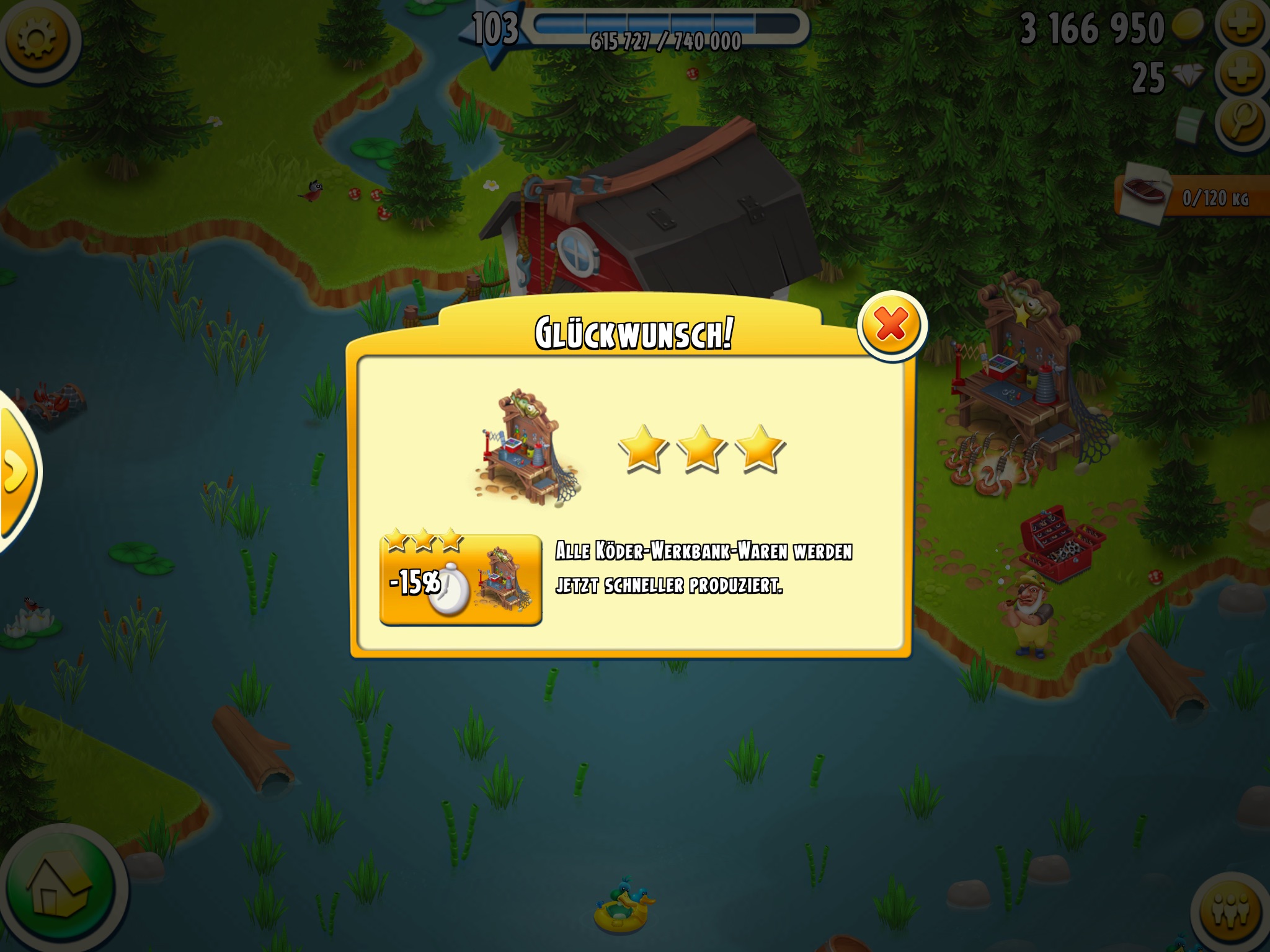
Task: Select the -15% production time mastery badge
Action: click(x=460, y=580)
